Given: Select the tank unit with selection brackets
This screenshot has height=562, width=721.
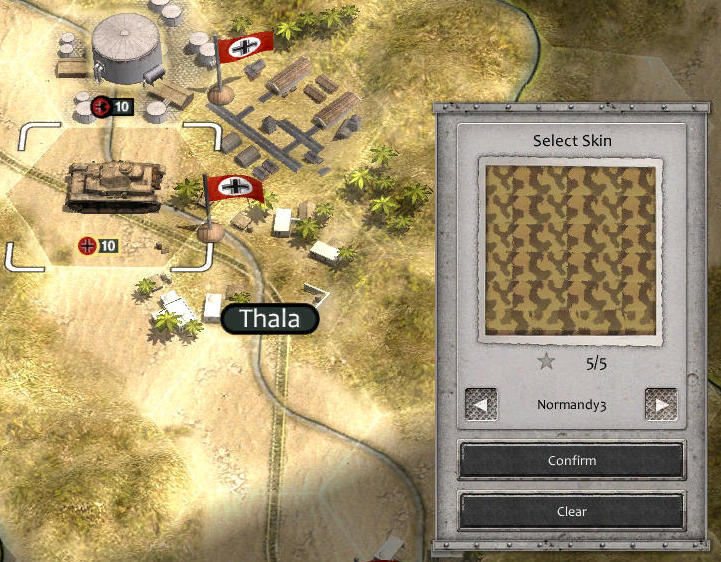Looking at the screenshot, I should [114, 189].
